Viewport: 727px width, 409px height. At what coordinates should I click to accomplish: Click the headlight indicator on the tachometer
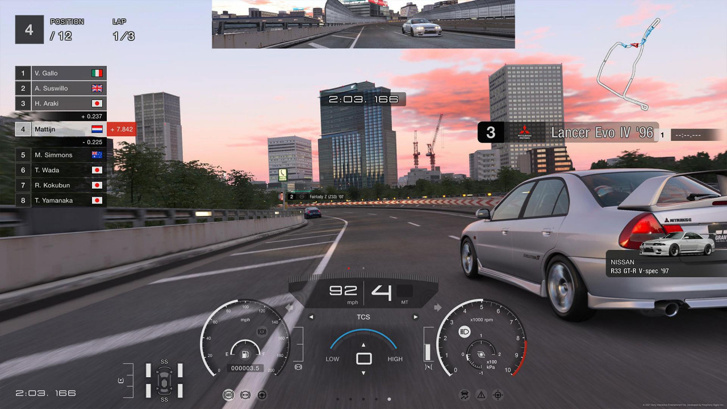(x=465, y=332)
